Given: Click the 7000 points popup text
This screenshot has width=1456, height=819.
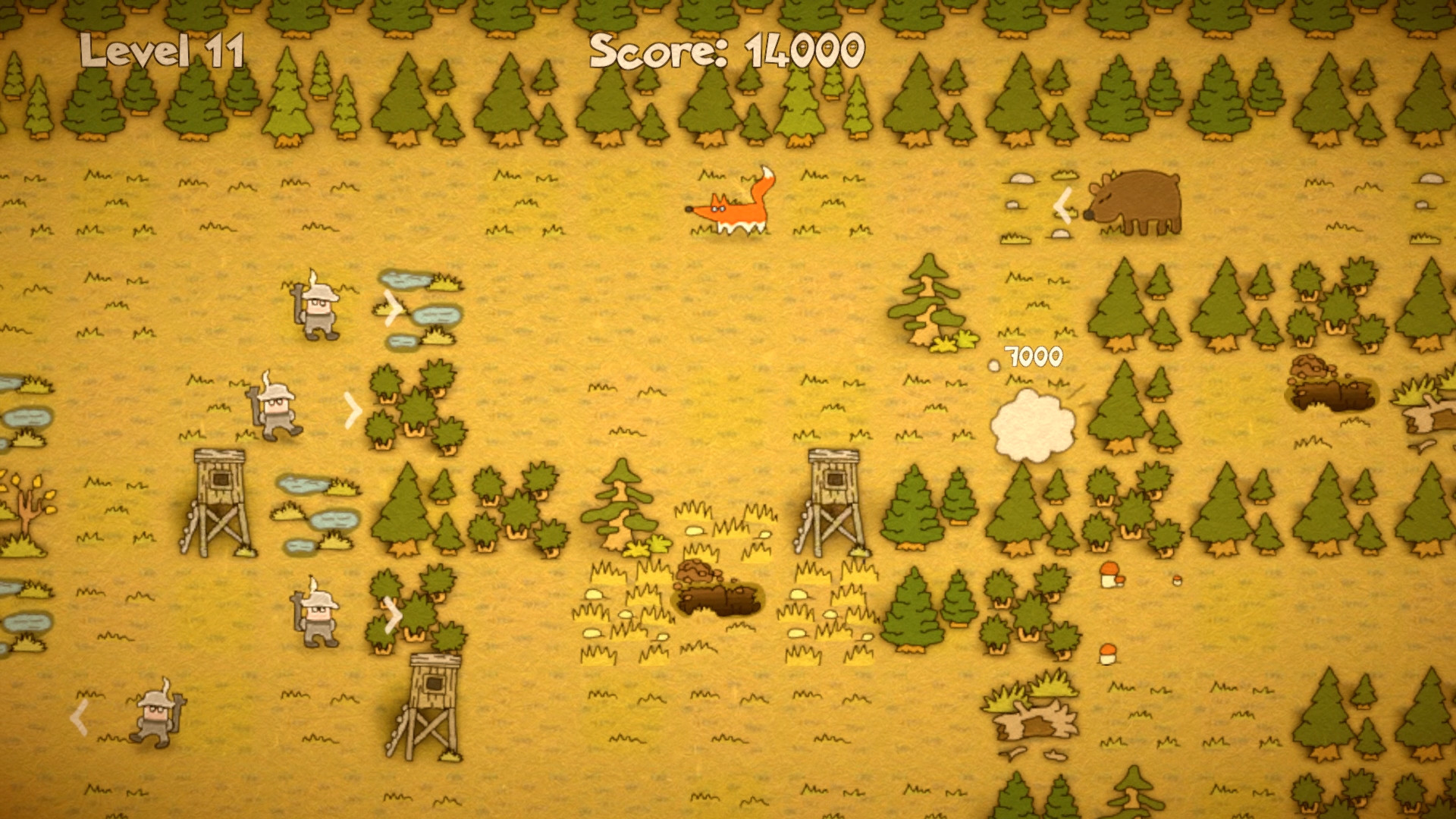Looking at the screenshot, I should coord(1033,354).
